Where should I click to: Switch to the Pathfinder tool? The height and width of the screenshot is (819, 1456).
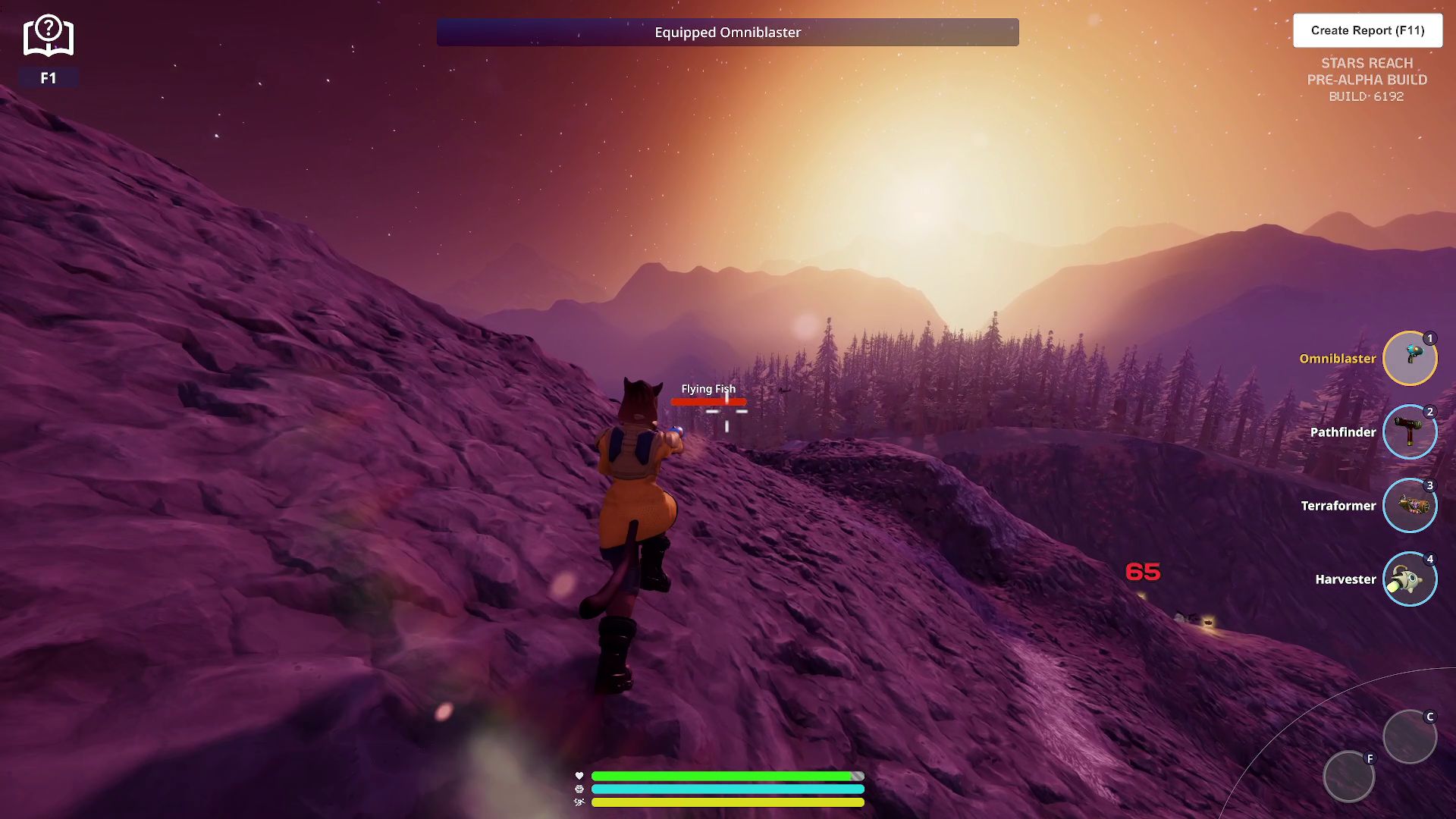click(x=1410, y=431)
